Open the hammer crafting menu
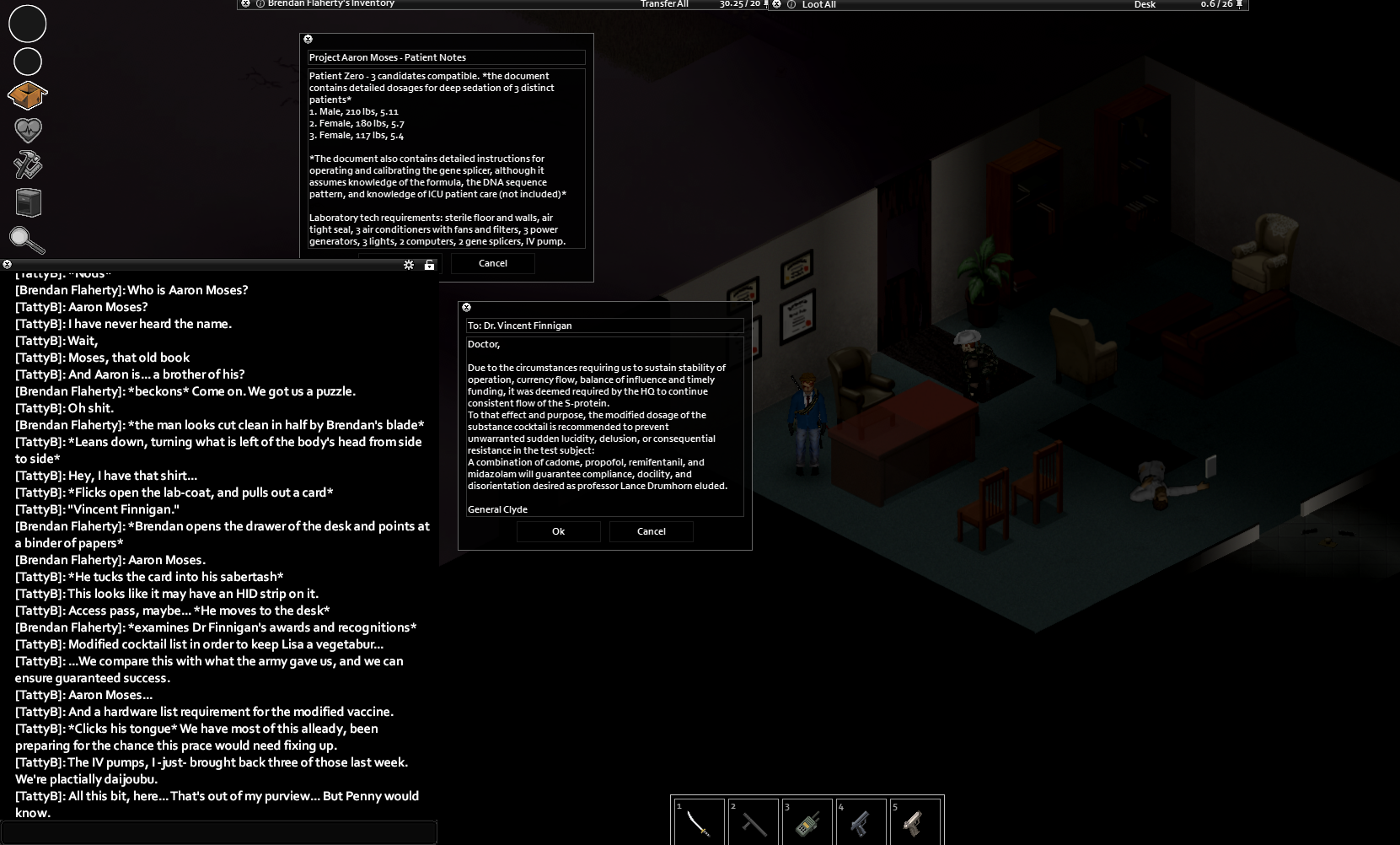Screen dimensions: 1400x845 pyautogui.click(x=28, y=165)
